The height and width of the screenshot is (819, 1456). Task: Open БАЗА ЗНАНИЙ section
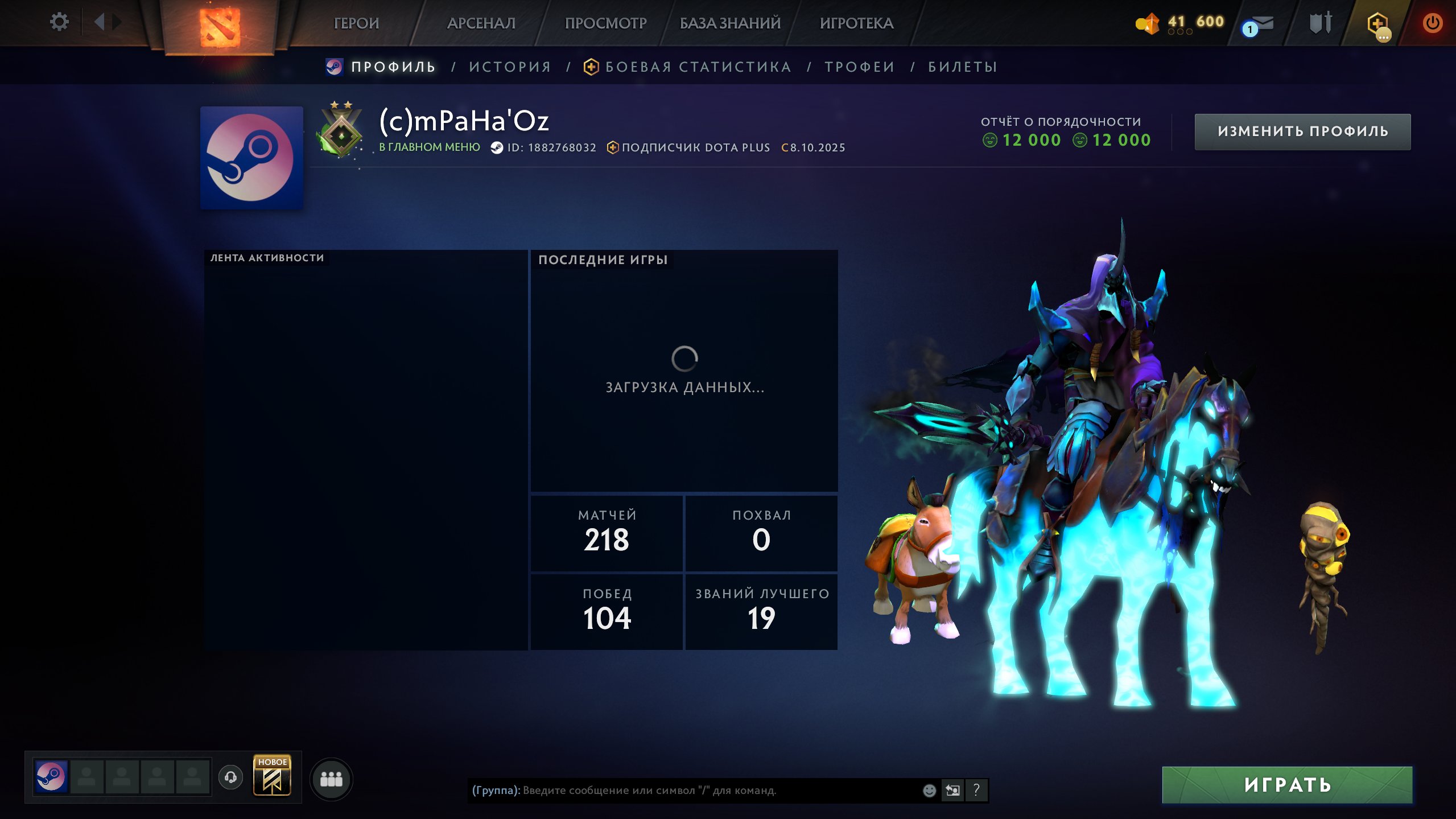(730, 23)
